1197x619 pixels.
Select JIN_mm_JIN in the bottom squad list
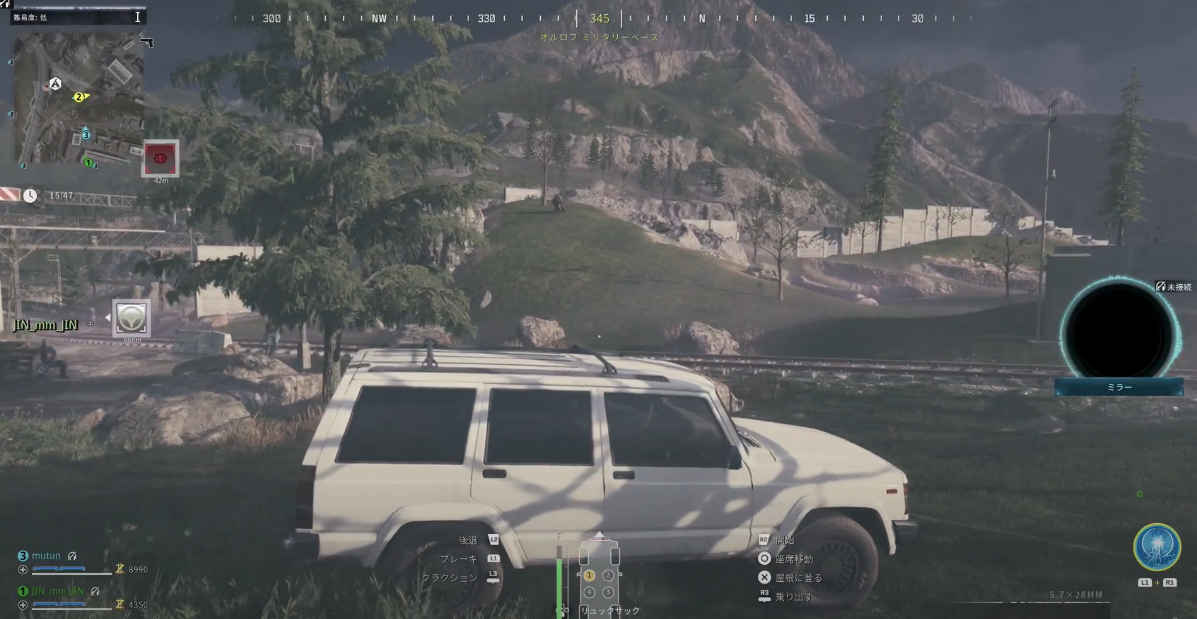click(x=56, y=591)
